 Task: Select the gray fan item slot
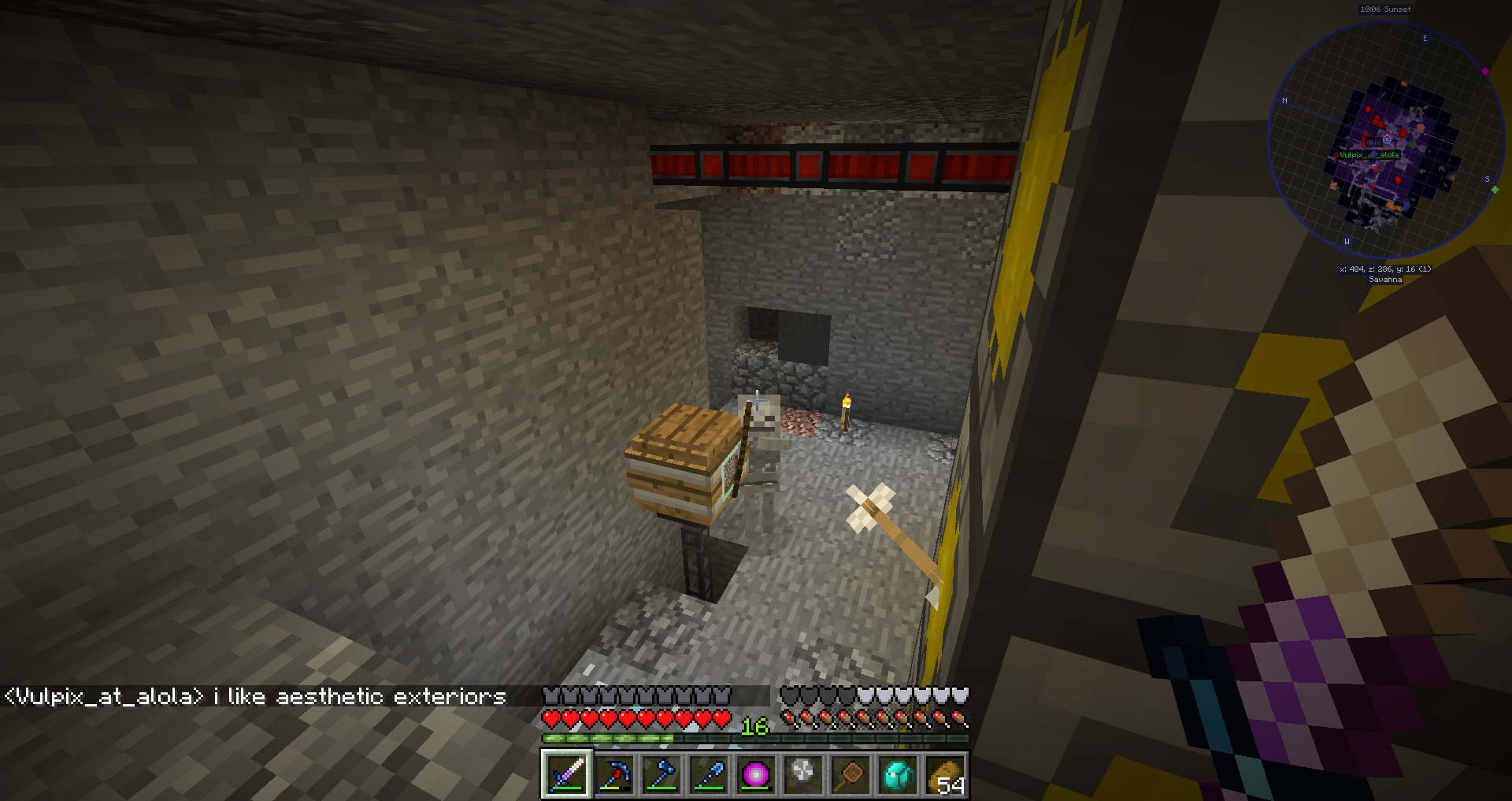803,775
